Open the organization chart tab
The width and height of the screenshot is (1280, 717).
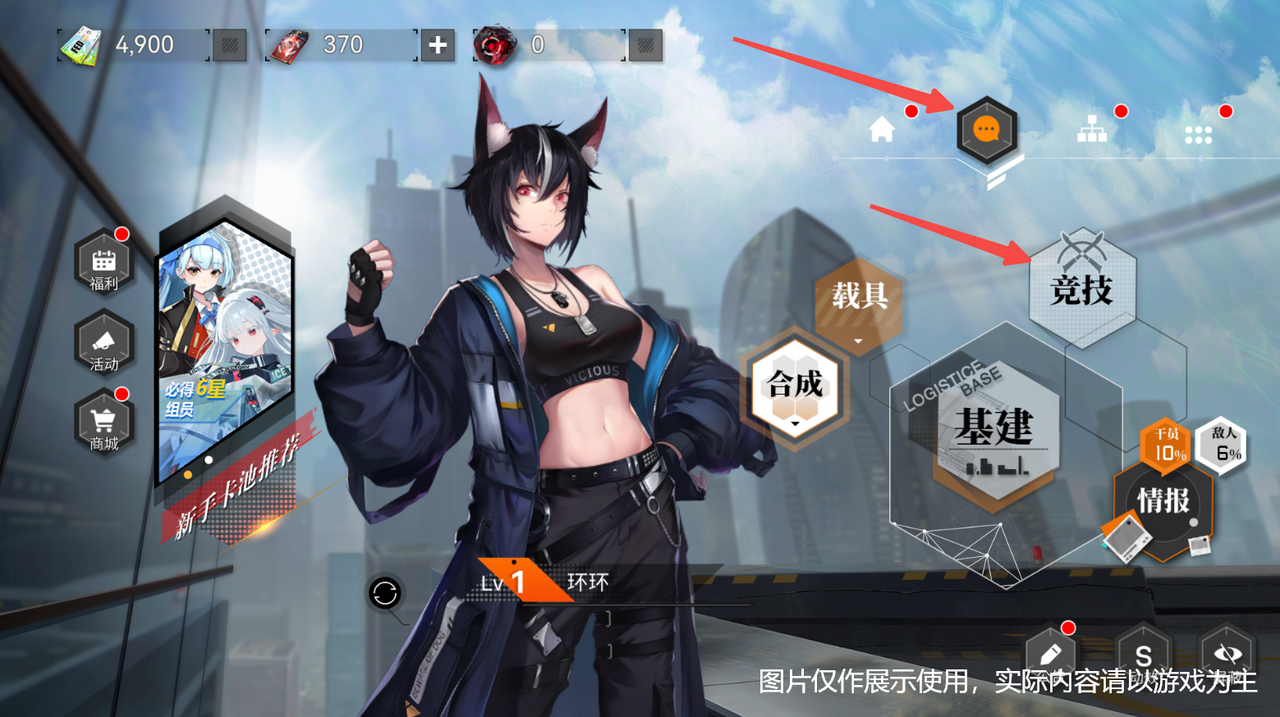(1092, 131)
